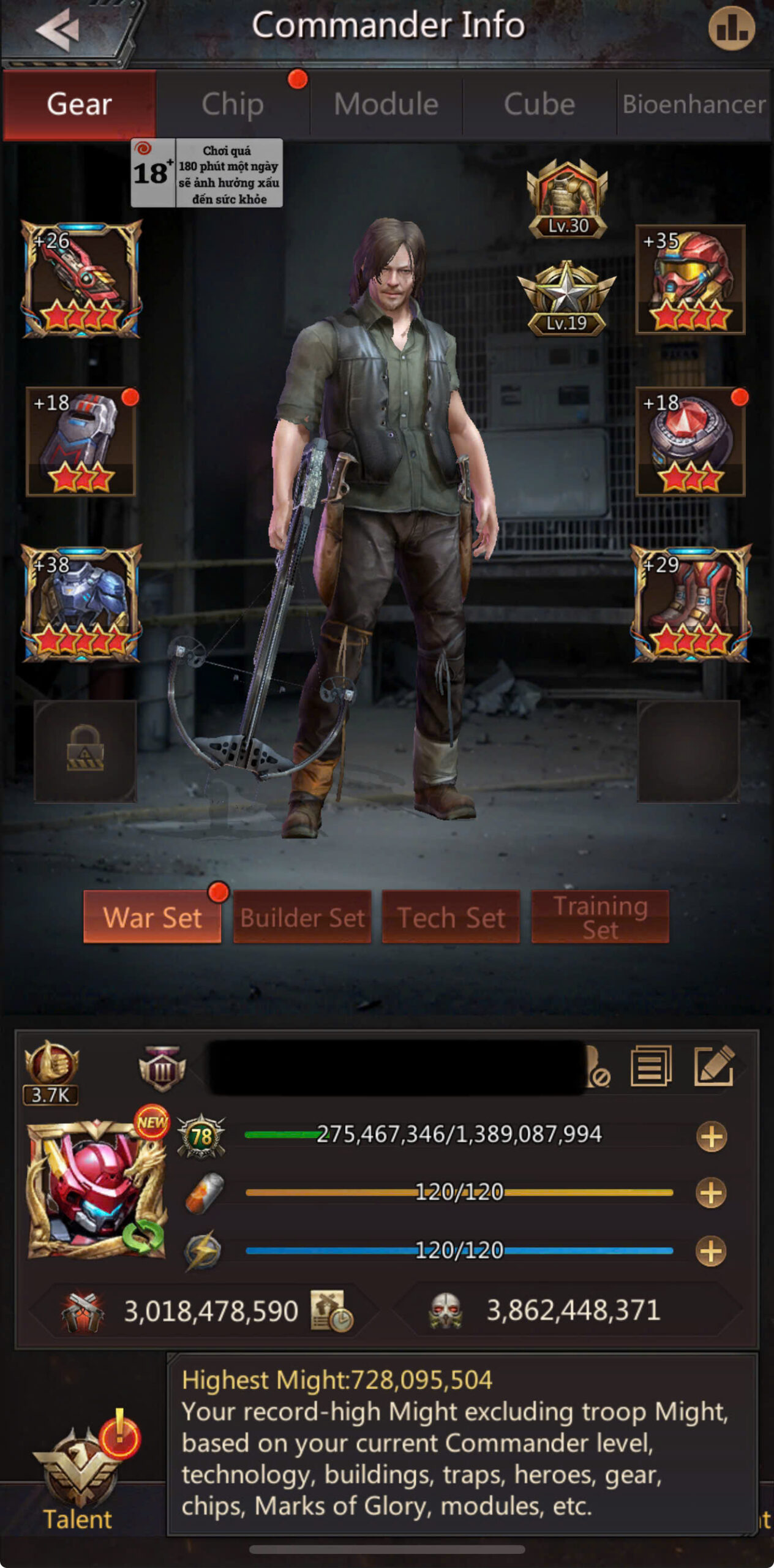Select the +35 red helmet gear slot

click(690, 279)
